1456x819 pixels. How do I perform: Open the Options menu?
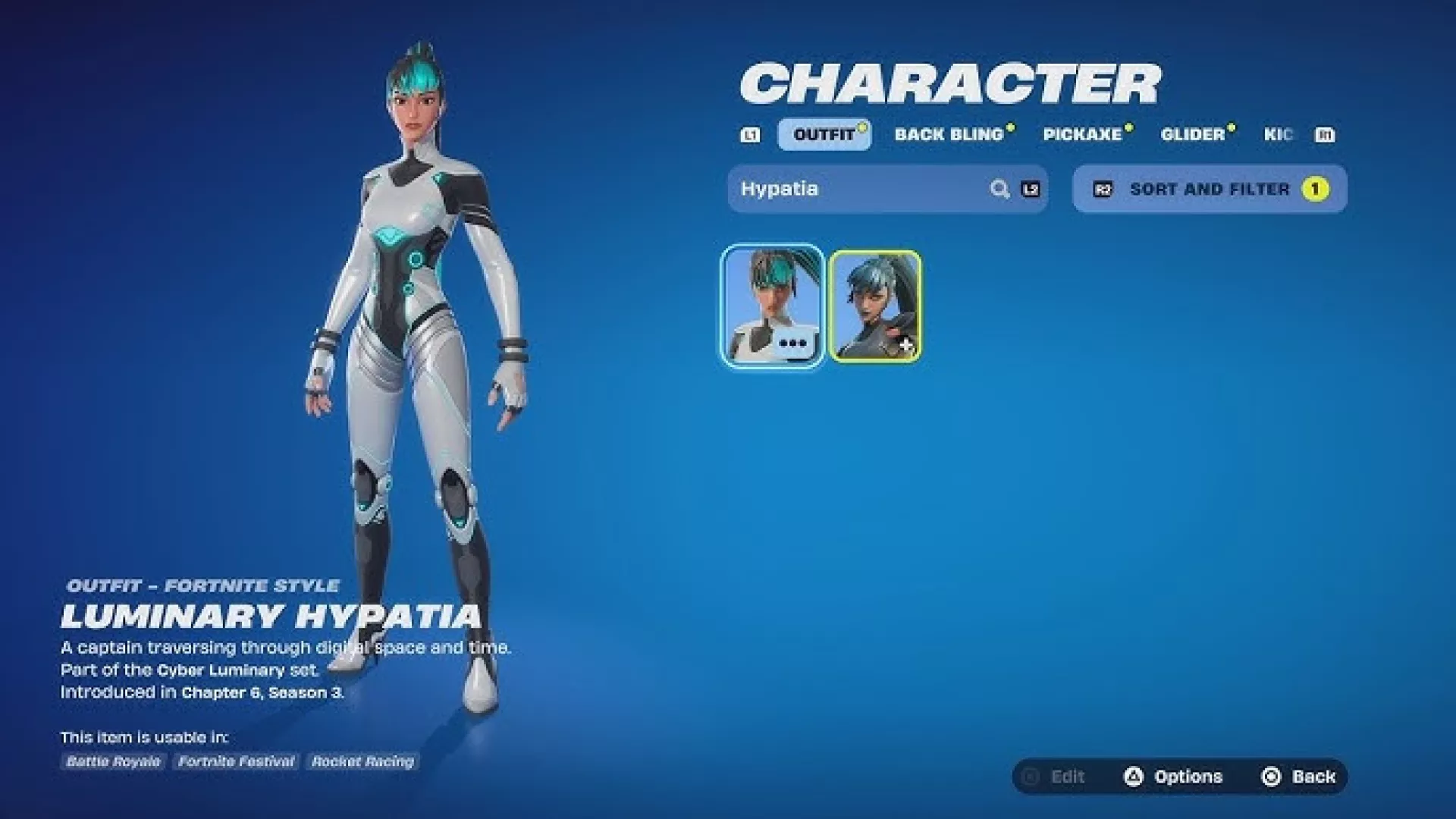click(x=1174, y=777)
